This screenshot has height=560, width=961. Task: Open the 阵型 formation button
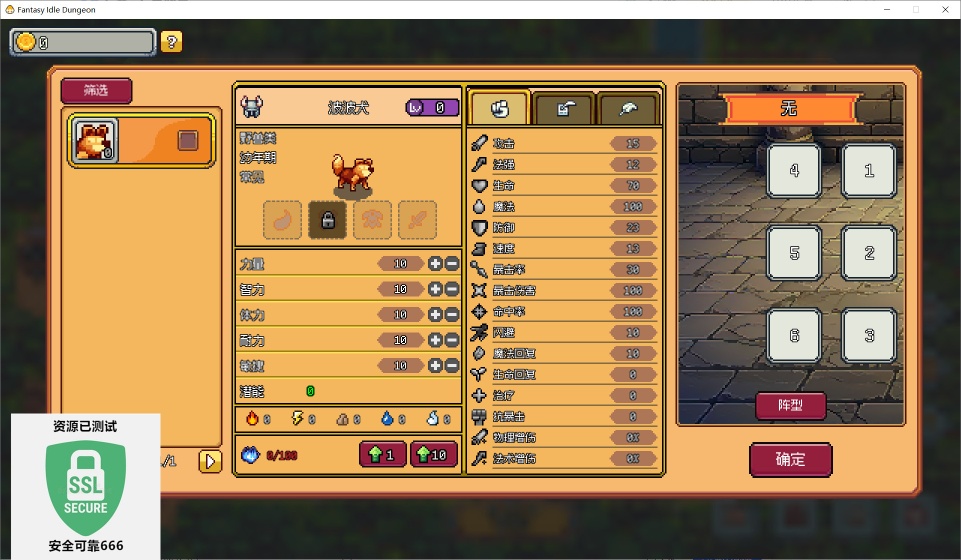tap(790, 405)
